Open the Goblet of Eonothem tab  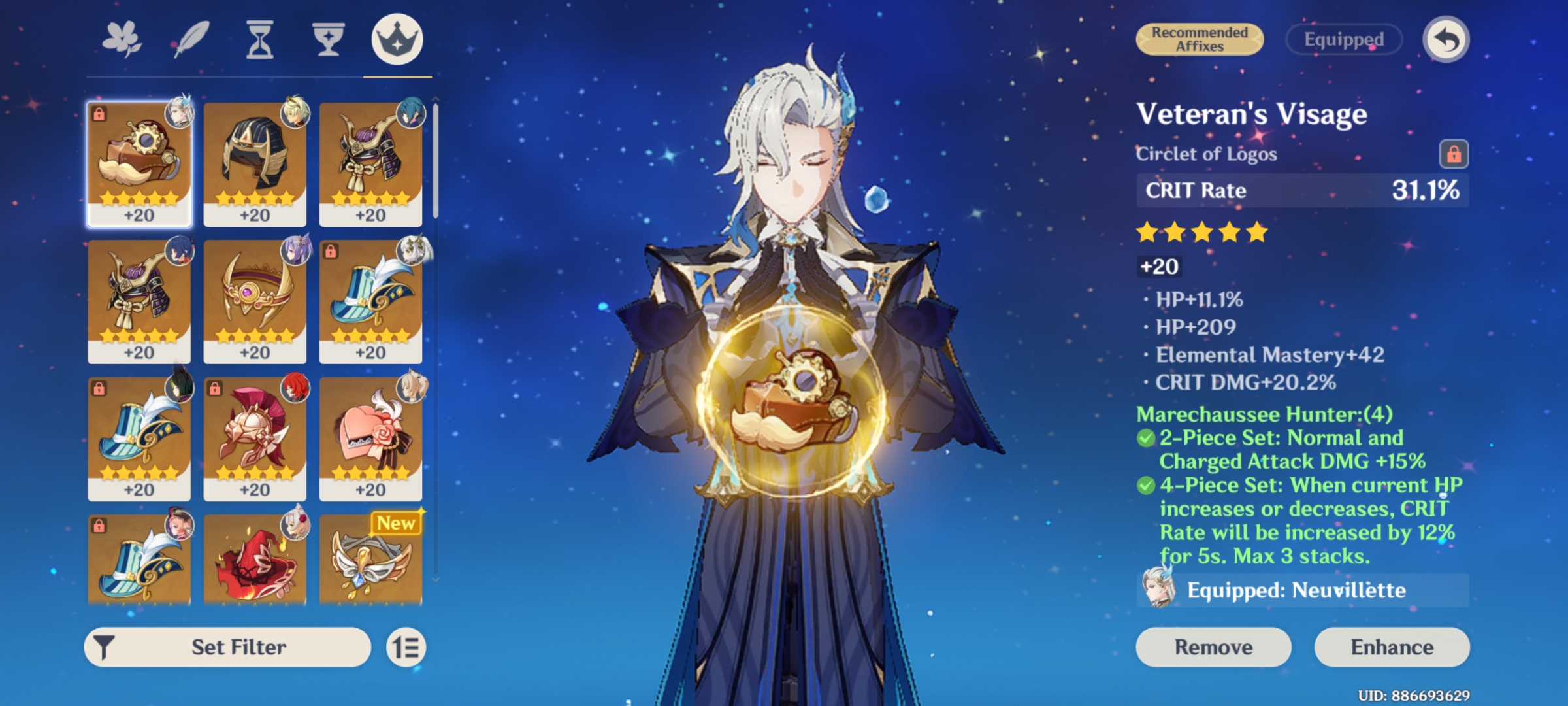tap(328, 41)
